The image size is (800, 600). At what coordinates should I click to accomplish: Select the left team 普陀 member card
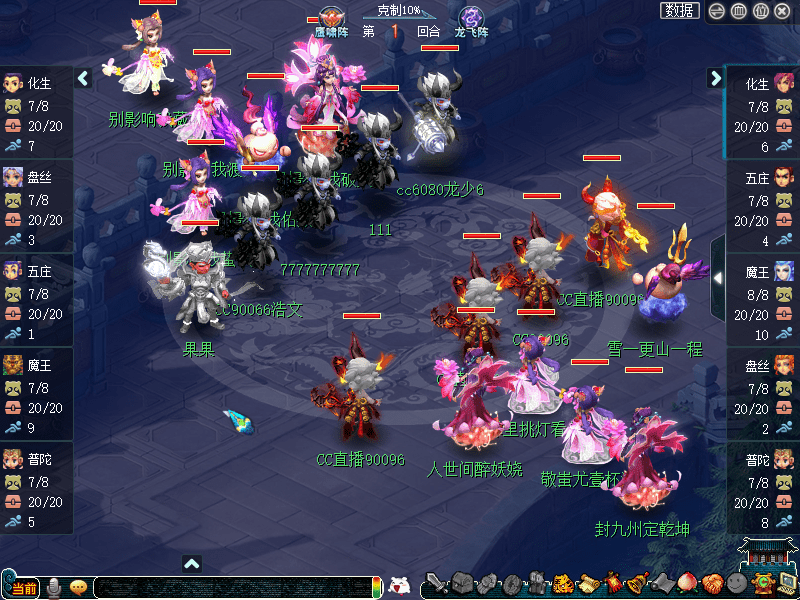[36, 489]
